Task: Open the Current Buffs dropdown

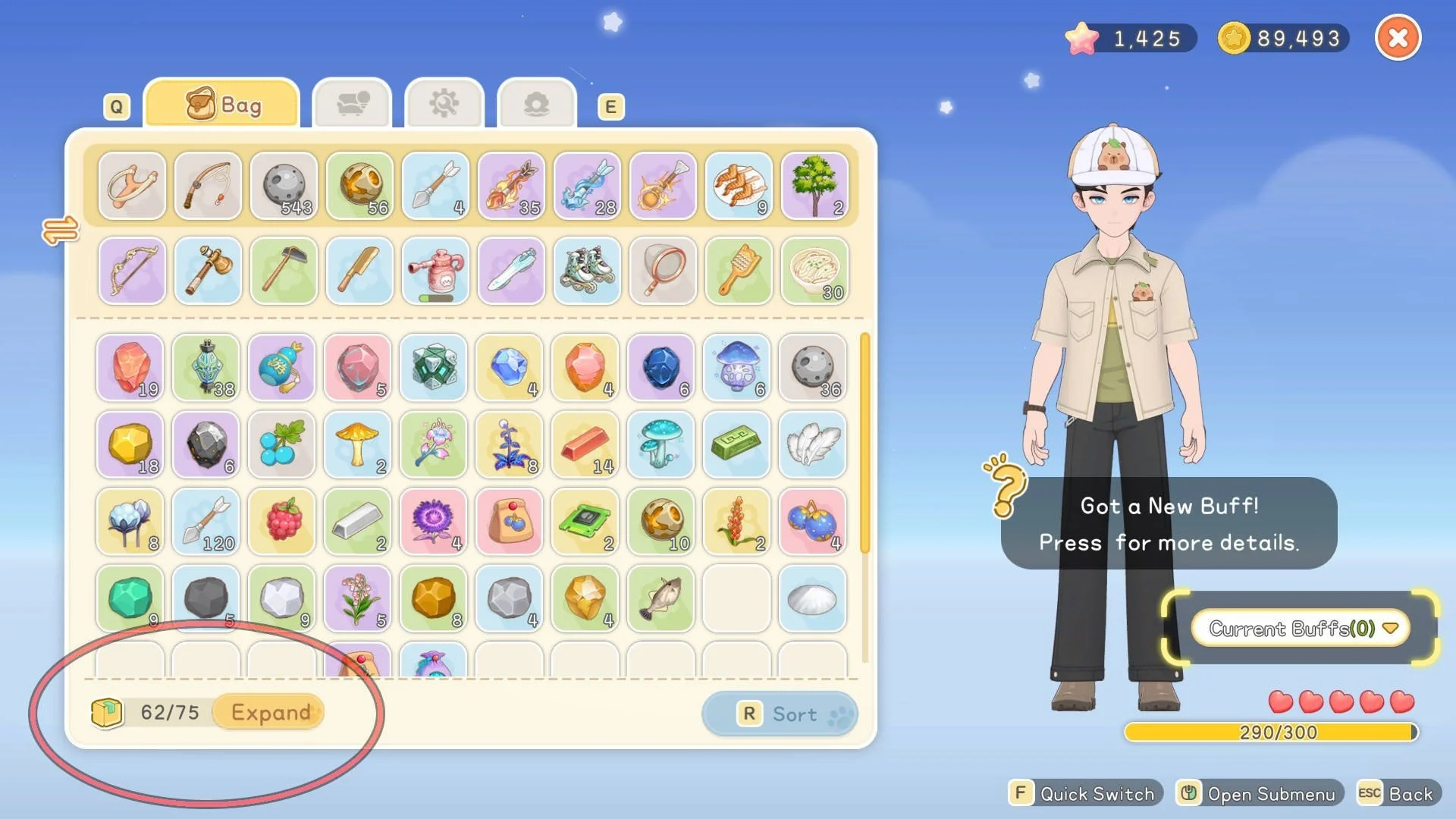Action: (x=1301, y=628)
